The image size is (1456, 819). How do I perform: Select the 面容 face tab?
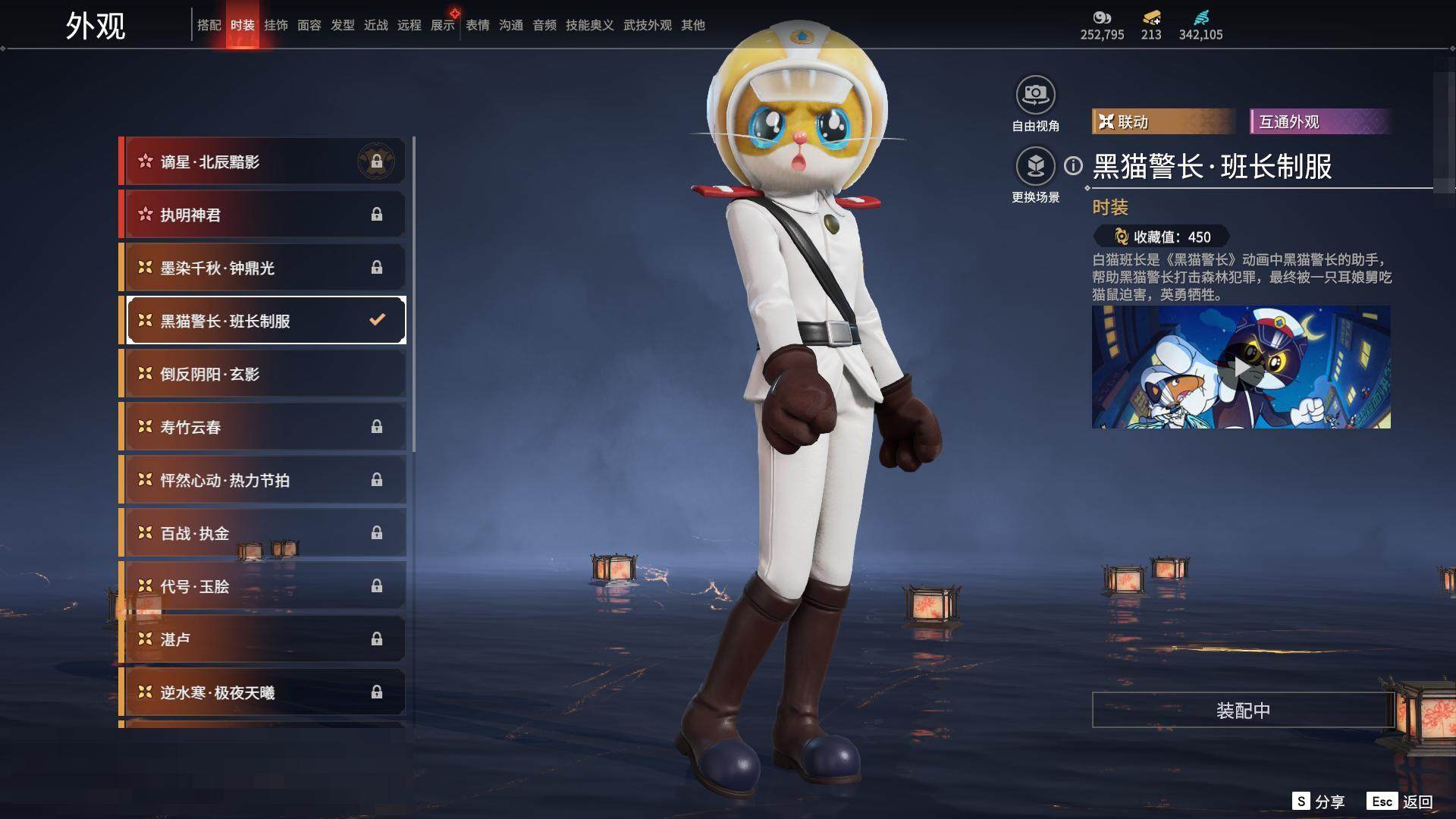(x=309, y=25)
